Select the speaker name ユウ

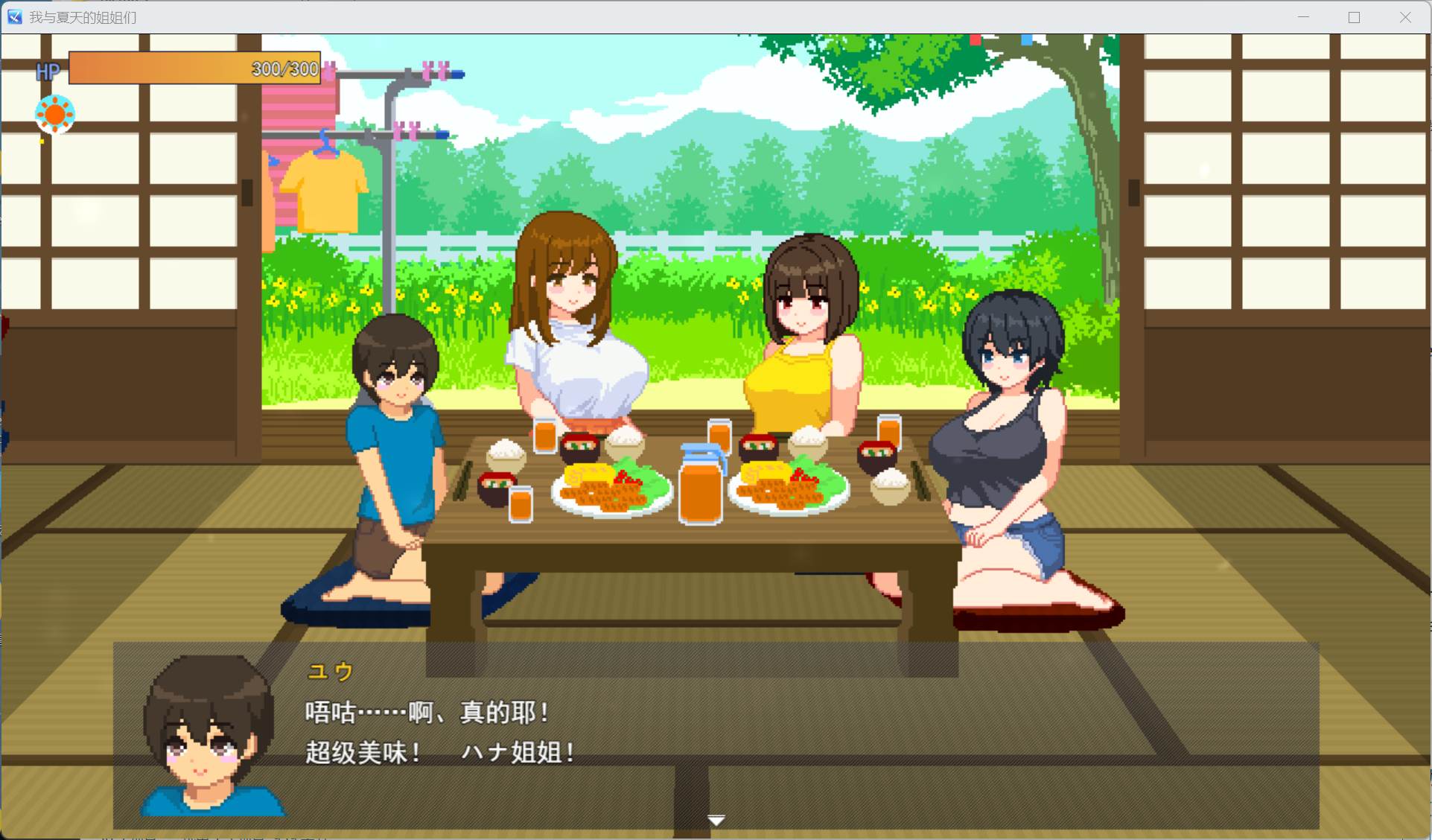330,670
